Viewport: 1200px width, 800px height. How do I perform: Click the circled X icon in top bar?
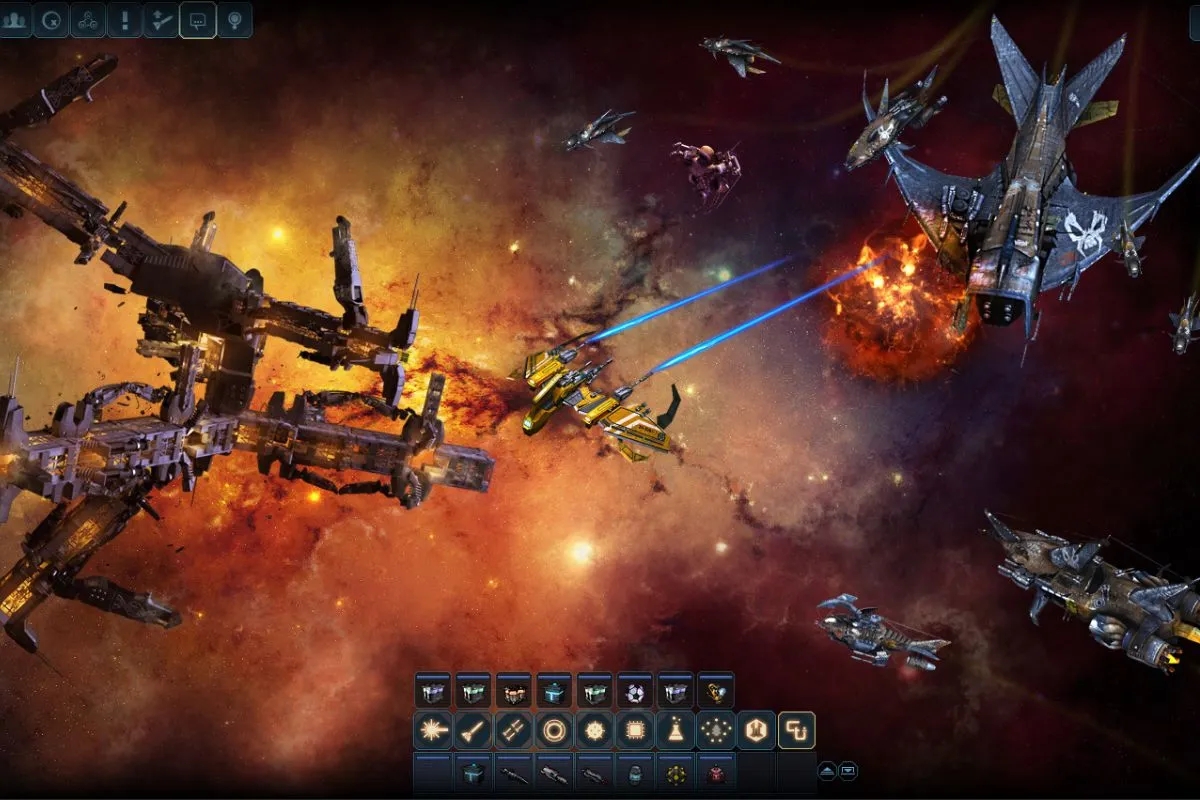click(x=51, y=20)
